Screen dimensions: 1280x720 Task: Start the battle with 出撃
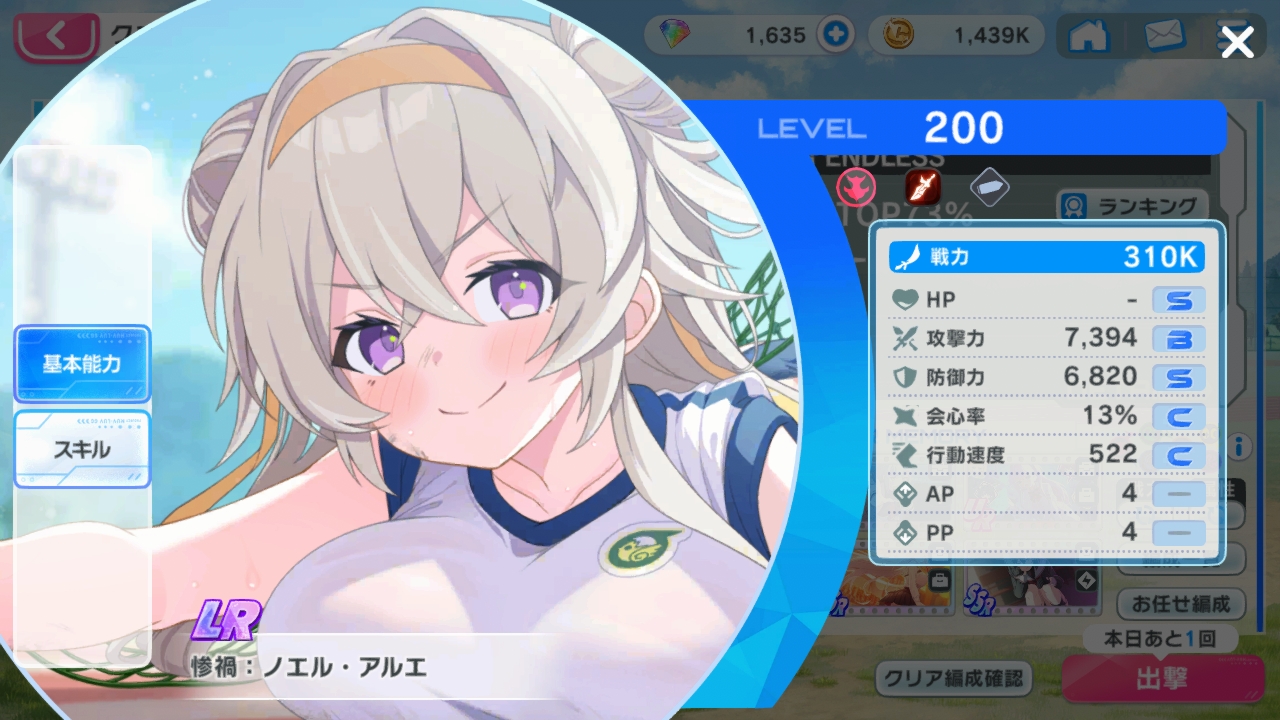tap(1162, 680)
